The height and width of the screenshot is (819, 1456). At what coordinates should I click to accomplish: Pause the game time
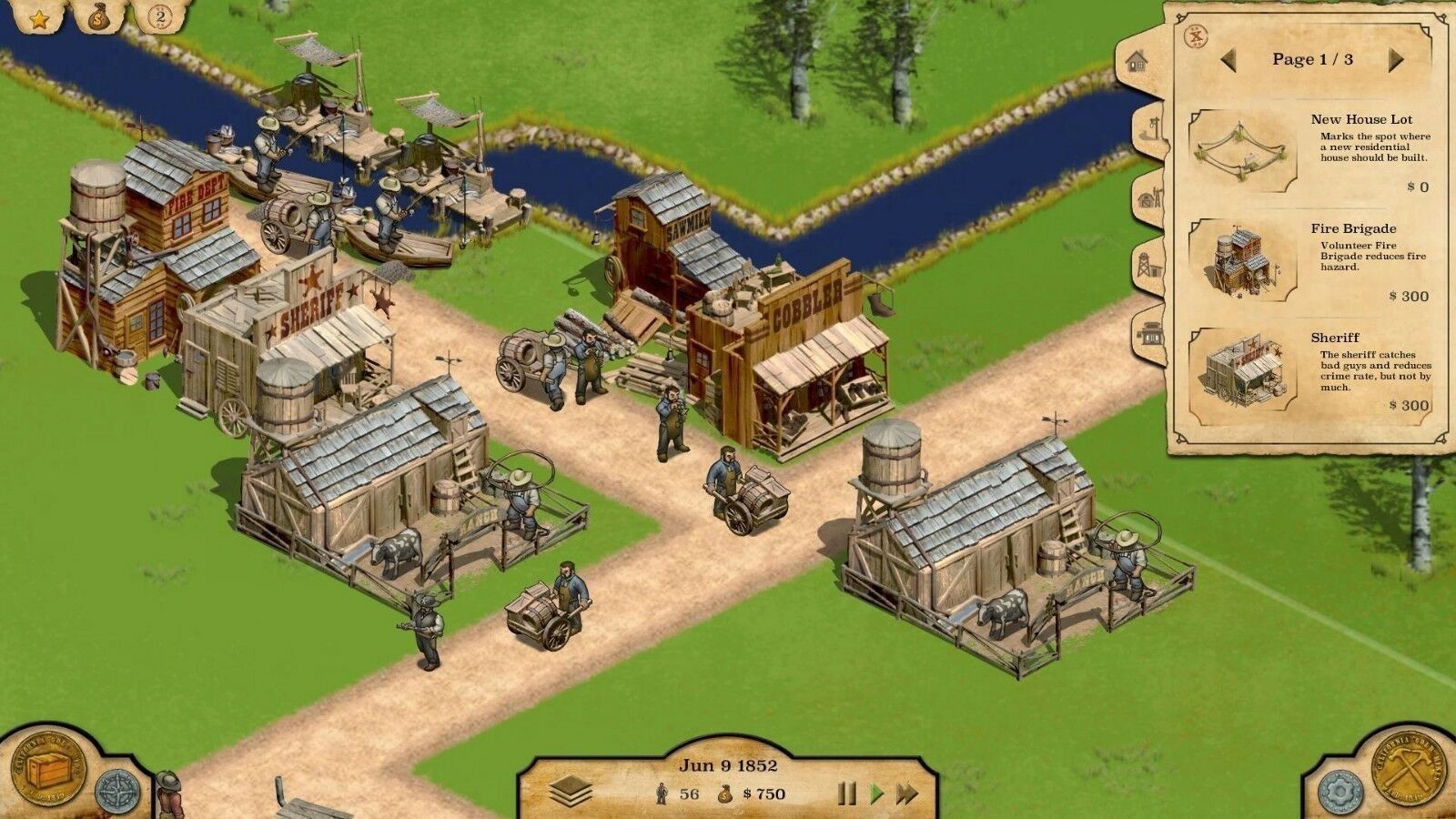click(846, 794)
